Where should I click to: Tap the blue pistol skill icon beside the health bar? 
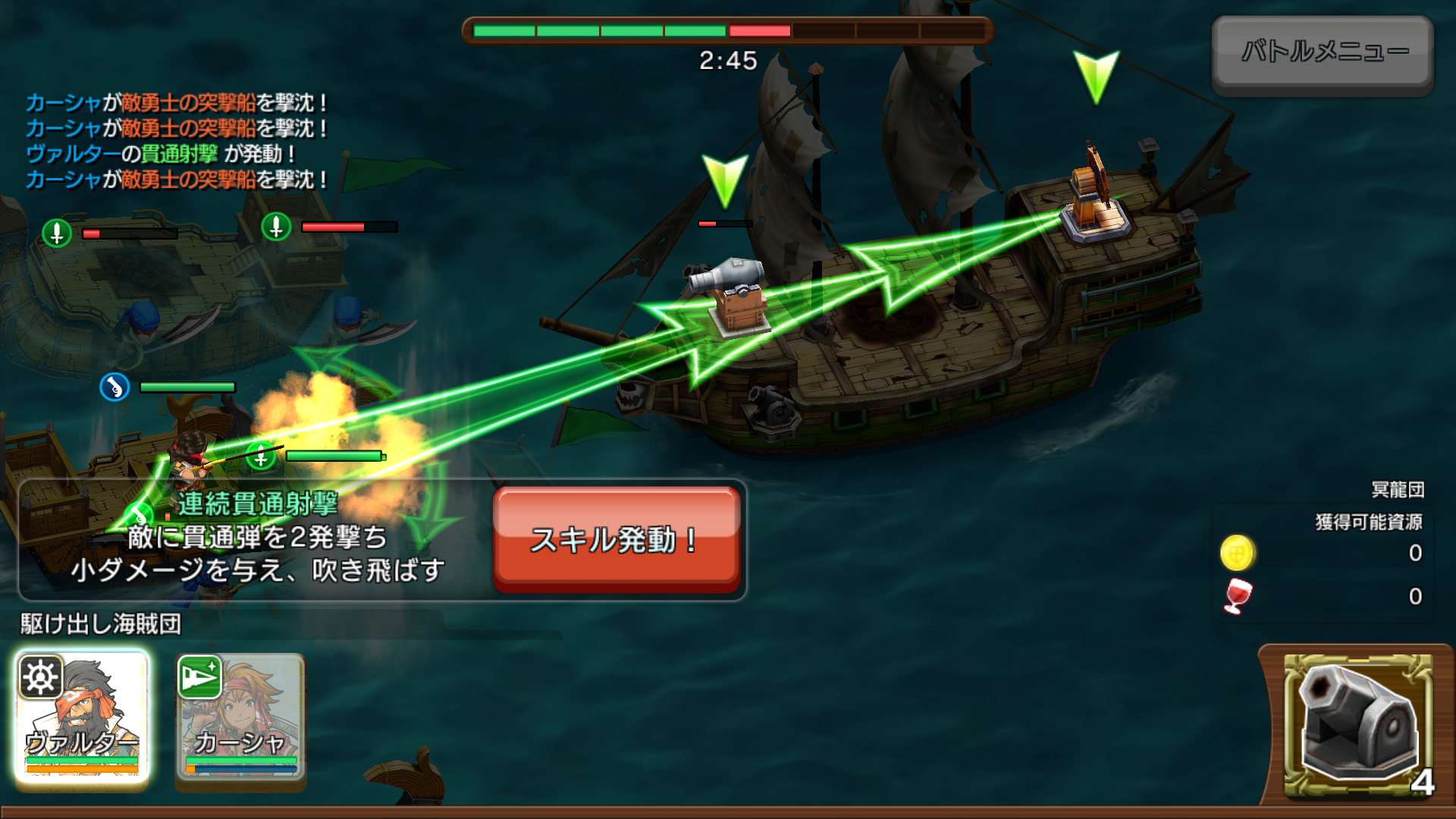point(115,386)
